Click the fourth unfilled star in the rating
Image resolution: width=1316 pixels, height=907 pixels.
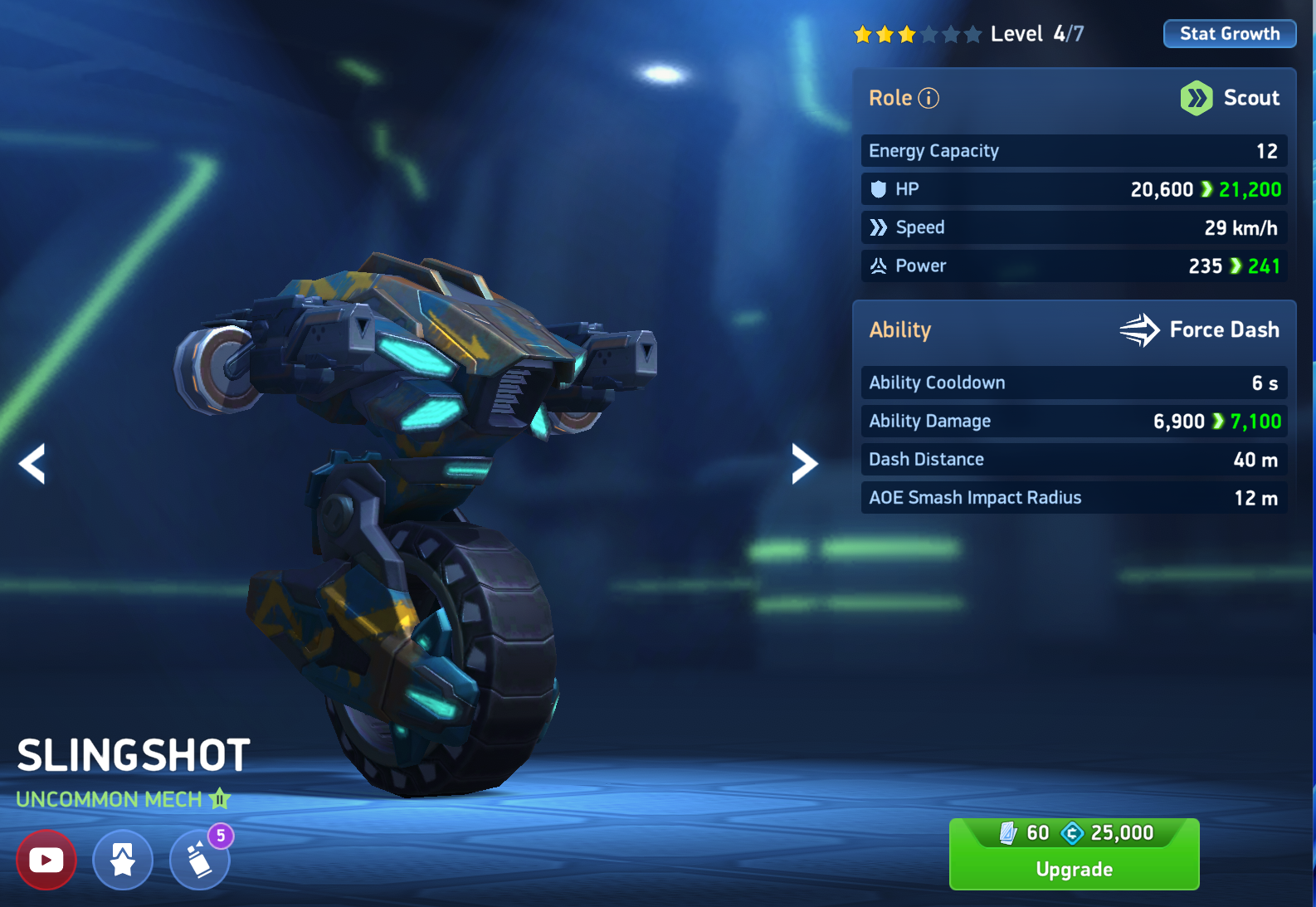tap(929, 33)
